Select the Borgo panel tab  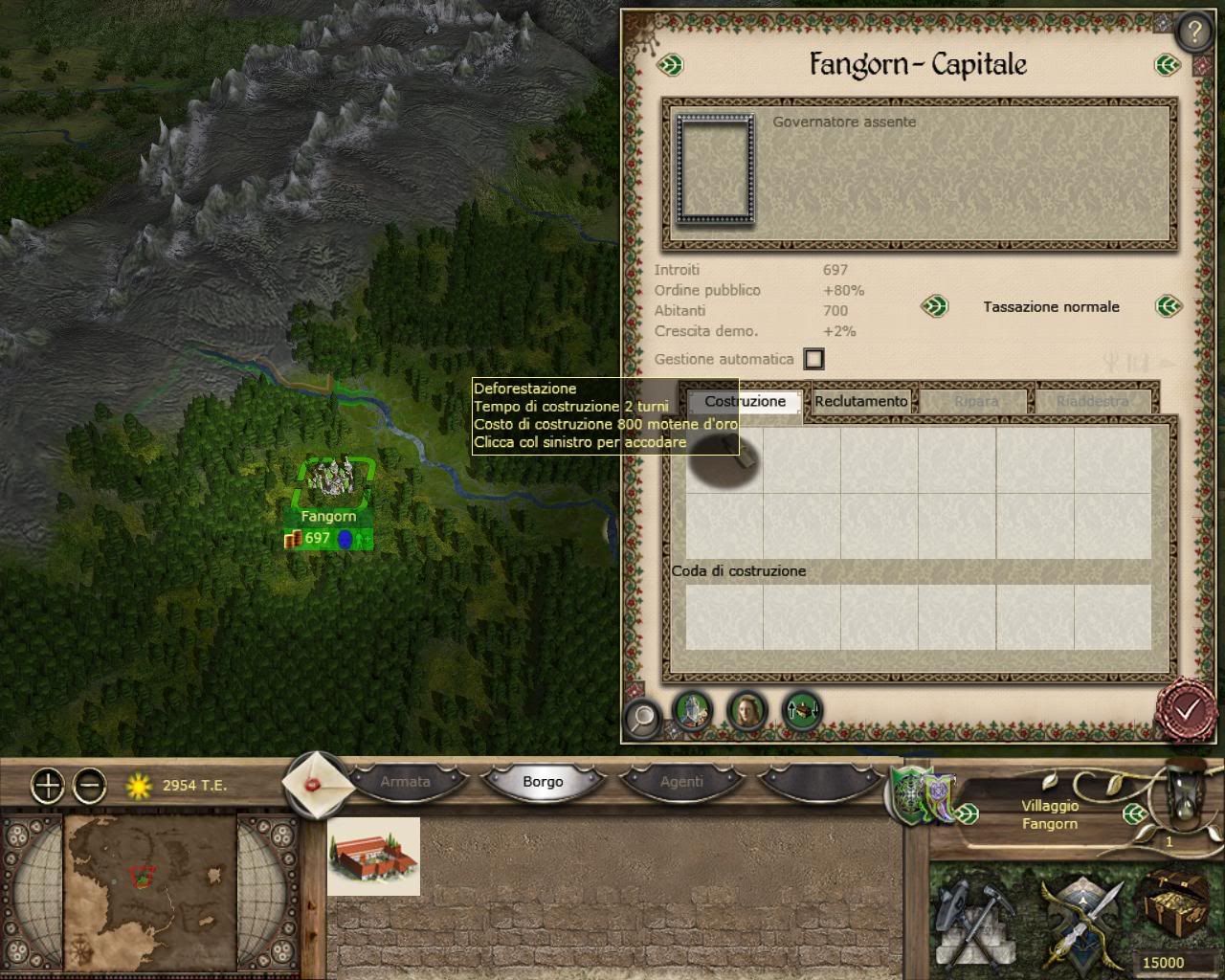(543, 782)
